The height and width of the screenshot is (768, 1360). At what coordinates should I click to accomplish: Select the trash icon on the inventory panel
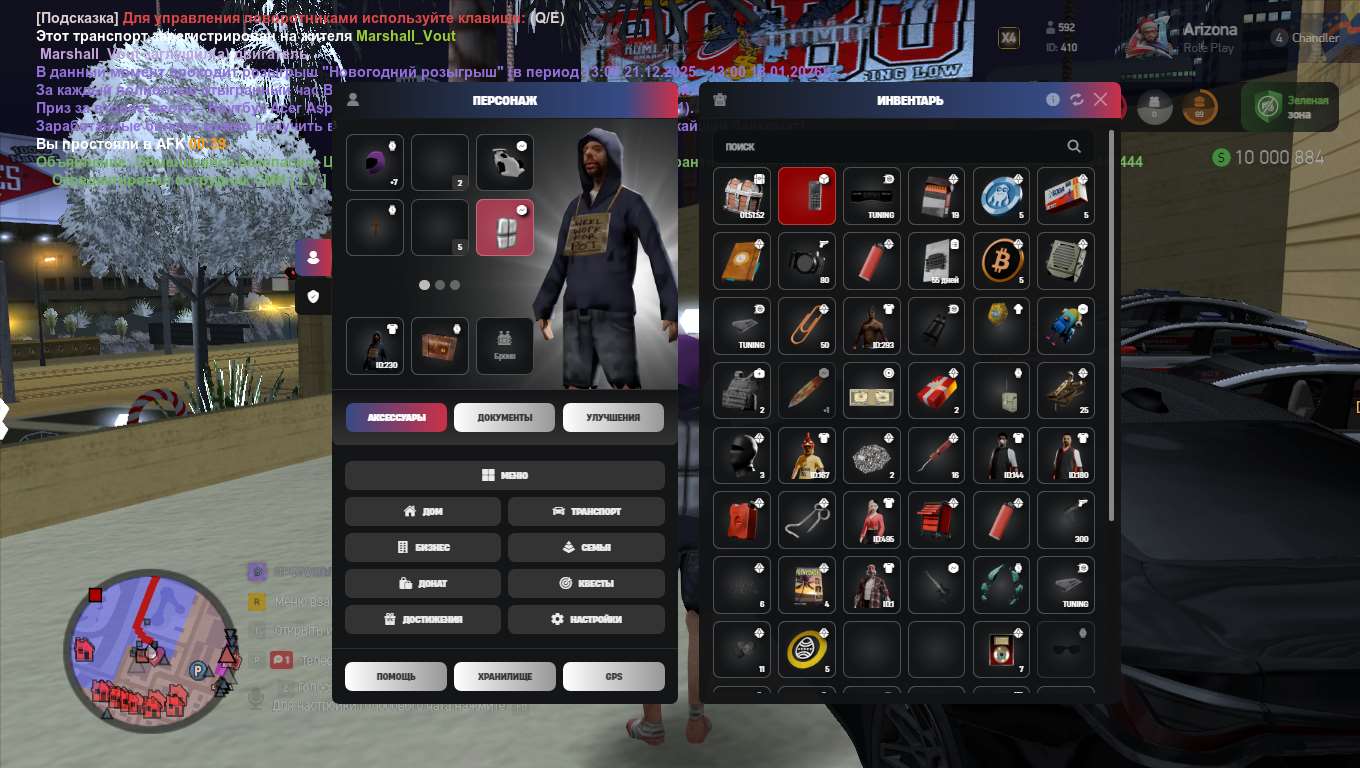[x=719, y=99]
